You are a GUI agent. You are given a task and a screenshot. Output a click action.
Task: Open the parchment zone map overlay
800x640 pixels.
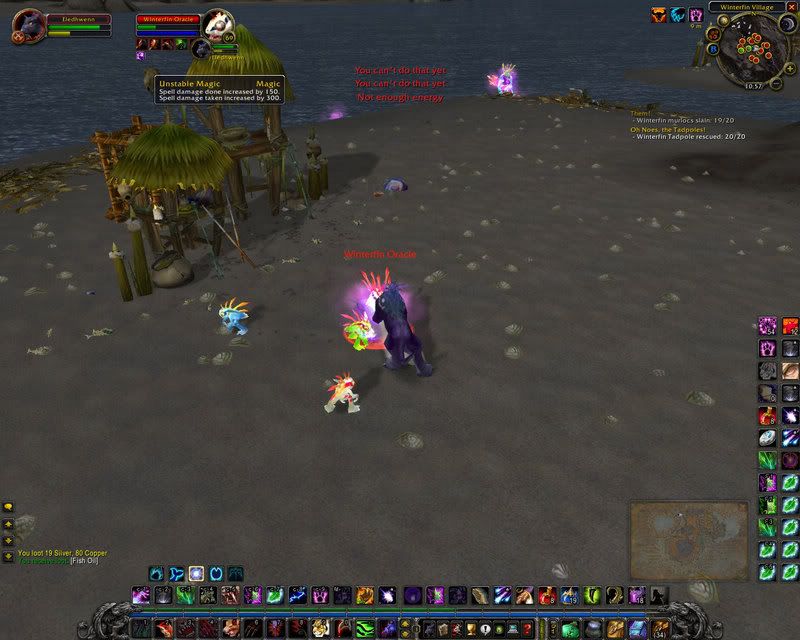click(688, 530)
